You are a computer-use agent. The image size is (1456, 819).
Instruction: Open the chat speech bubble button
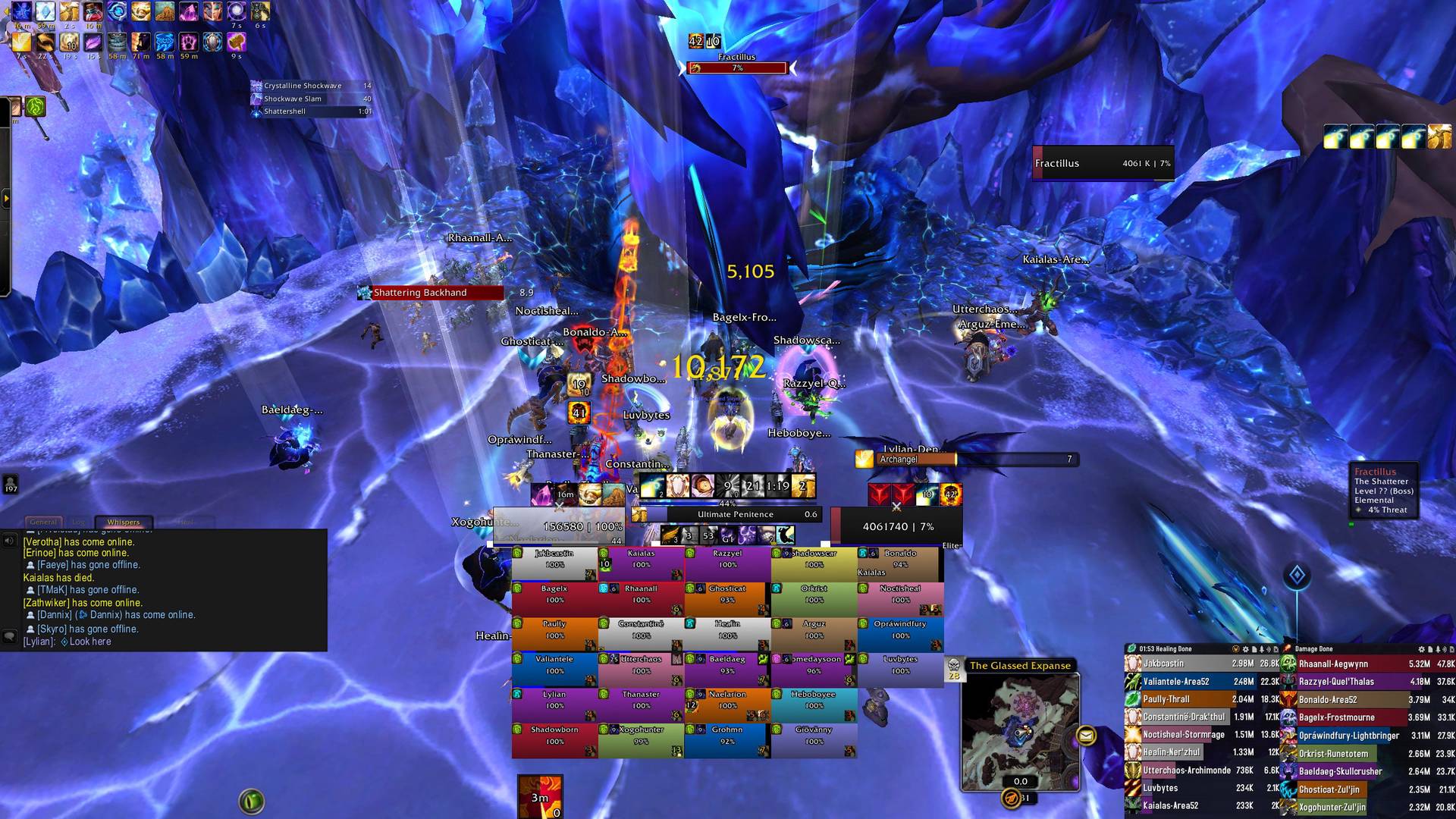[10, 635]
